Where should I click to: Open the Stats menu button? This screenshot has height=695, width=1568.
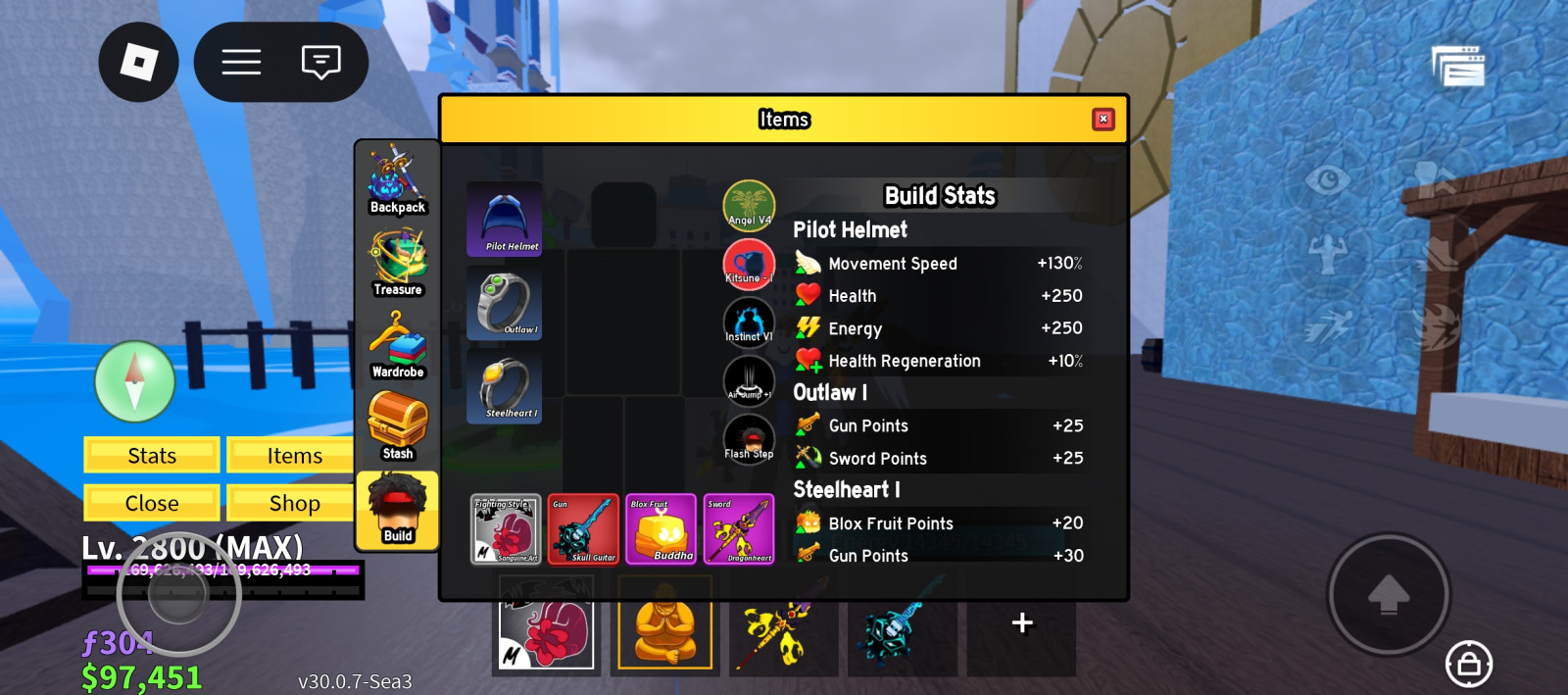pos(152,456)
